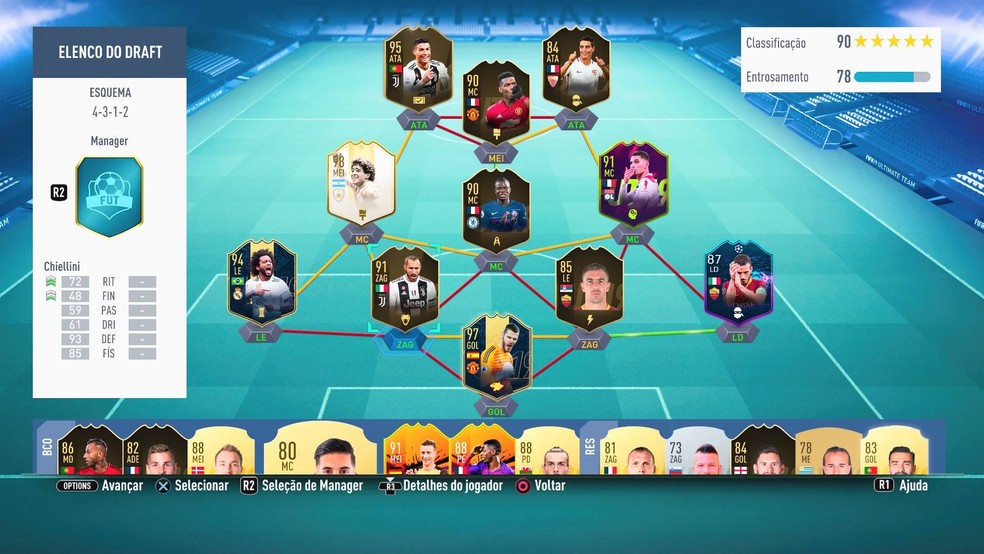The width and height of the screenshot is (984, 554).
Task: Choose the 84-rated ATA Sevilla striker card
Action: click(x=576, y=70)
